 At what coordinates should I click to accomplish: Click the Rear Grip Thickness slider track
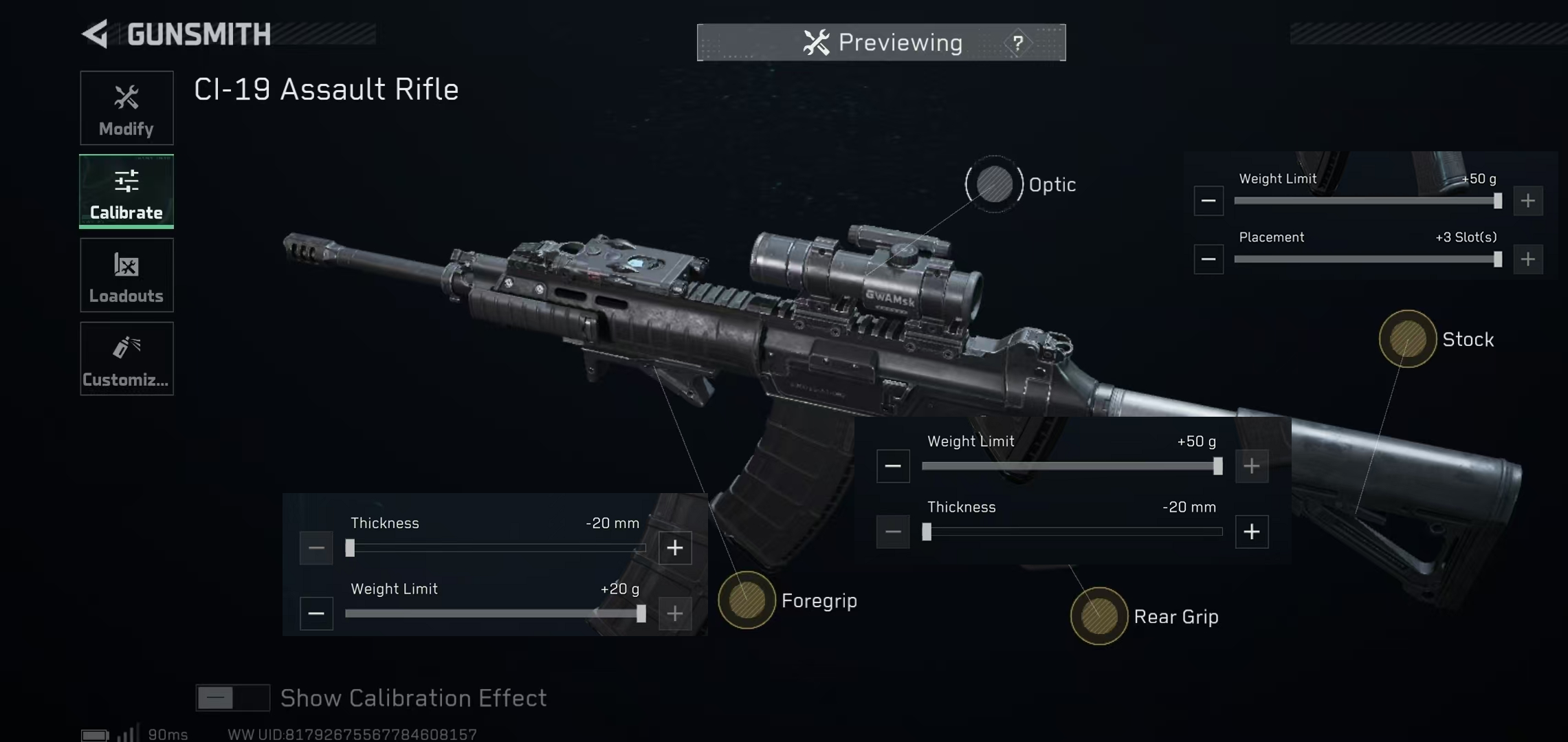point(1072,532)
